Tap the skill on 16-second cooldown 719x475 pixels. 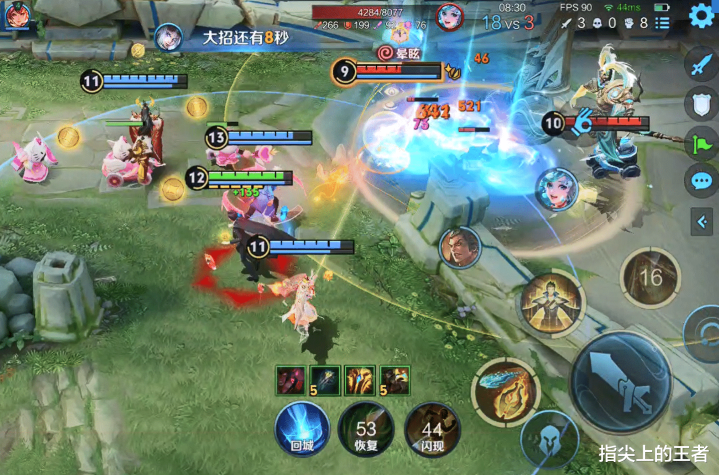pyautogui.click(x=651, y=276)
